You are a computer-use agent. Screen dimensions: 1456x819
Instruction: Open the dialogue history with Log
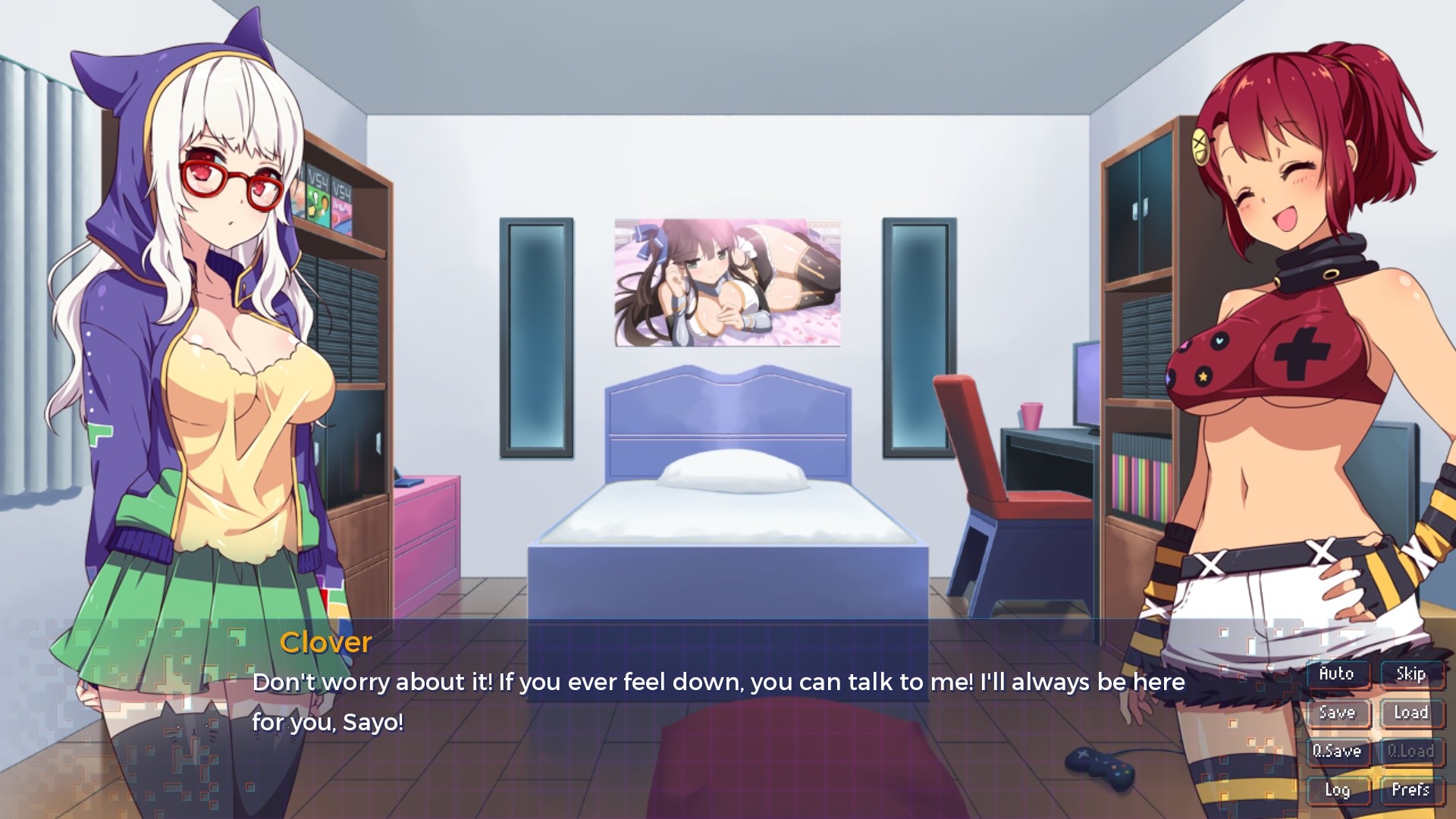pyautogui.click(x=1338, y=790)
